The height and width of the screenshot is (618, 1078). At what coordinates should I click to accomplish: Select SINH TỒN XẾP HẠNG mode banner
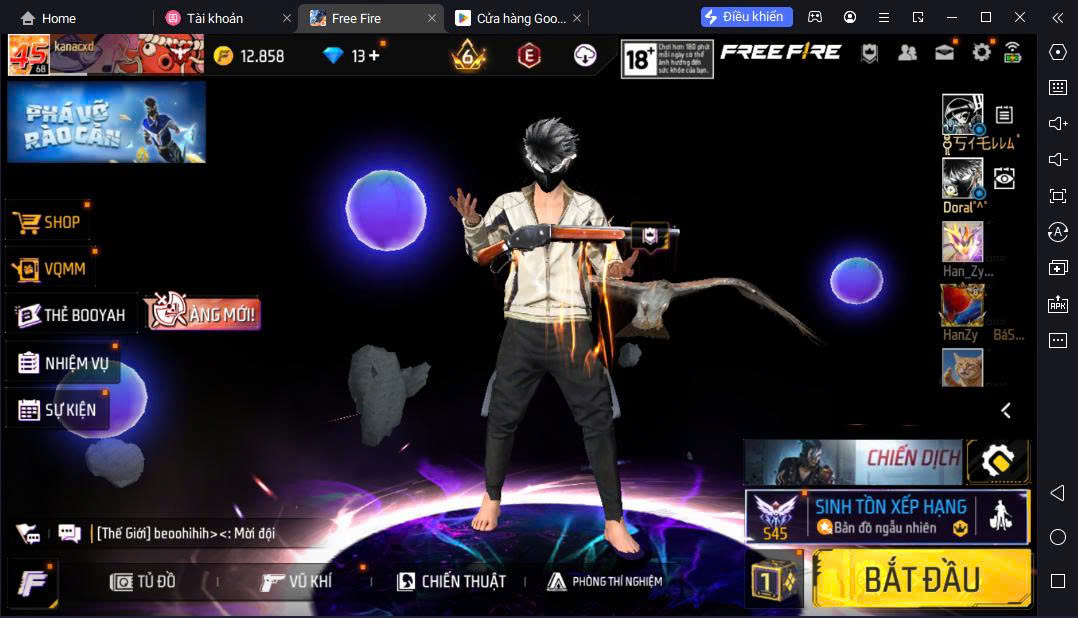tap(887, 516)
